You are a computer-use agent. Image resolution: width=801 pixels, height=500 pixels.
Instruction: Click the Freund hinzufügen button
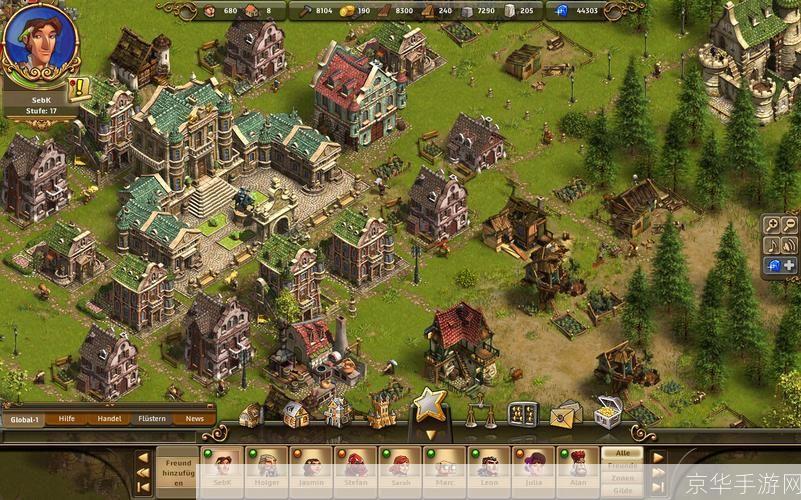[x=179, y=470]
